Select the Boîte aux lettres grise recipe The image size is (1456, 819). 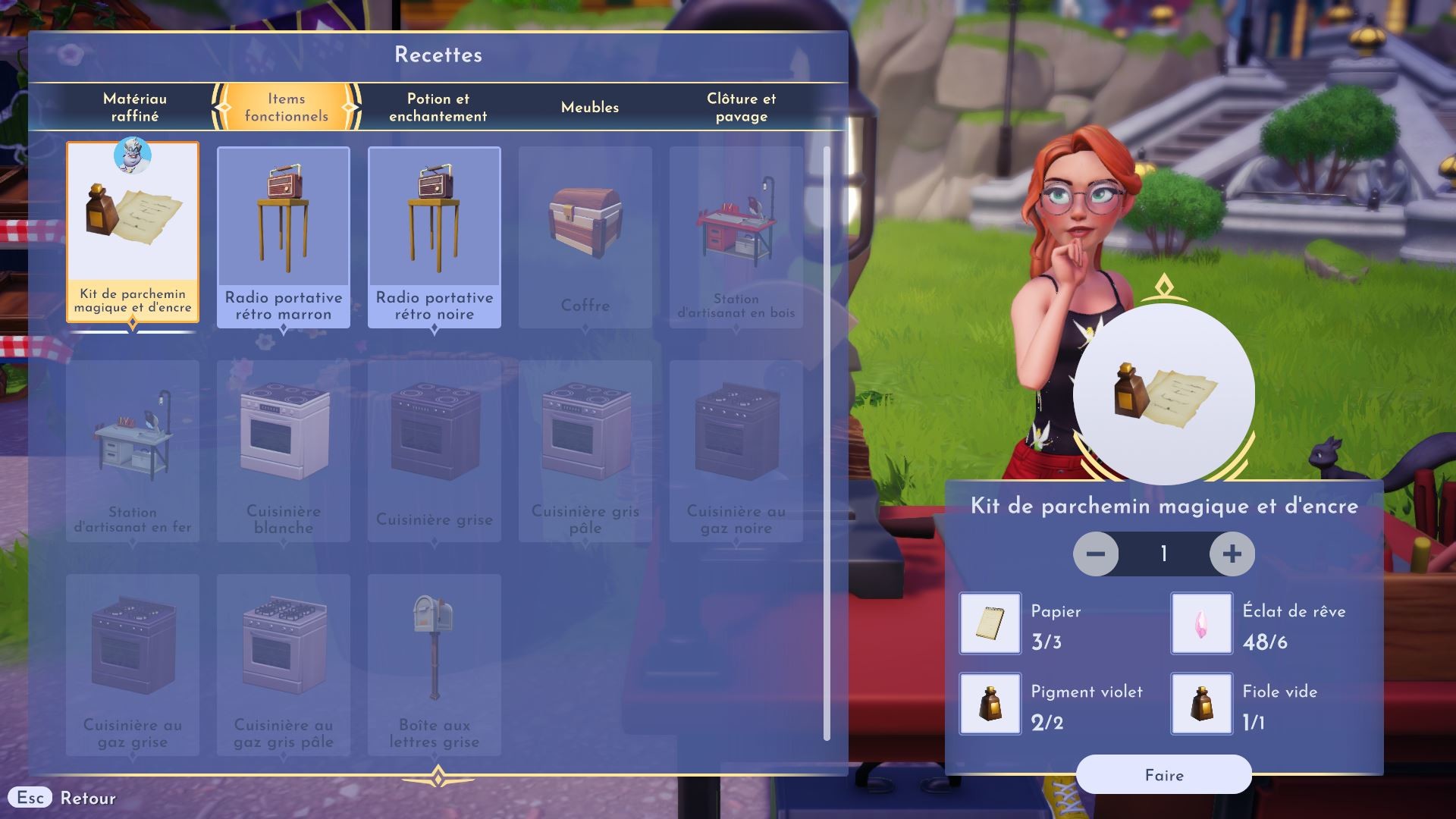434,665
